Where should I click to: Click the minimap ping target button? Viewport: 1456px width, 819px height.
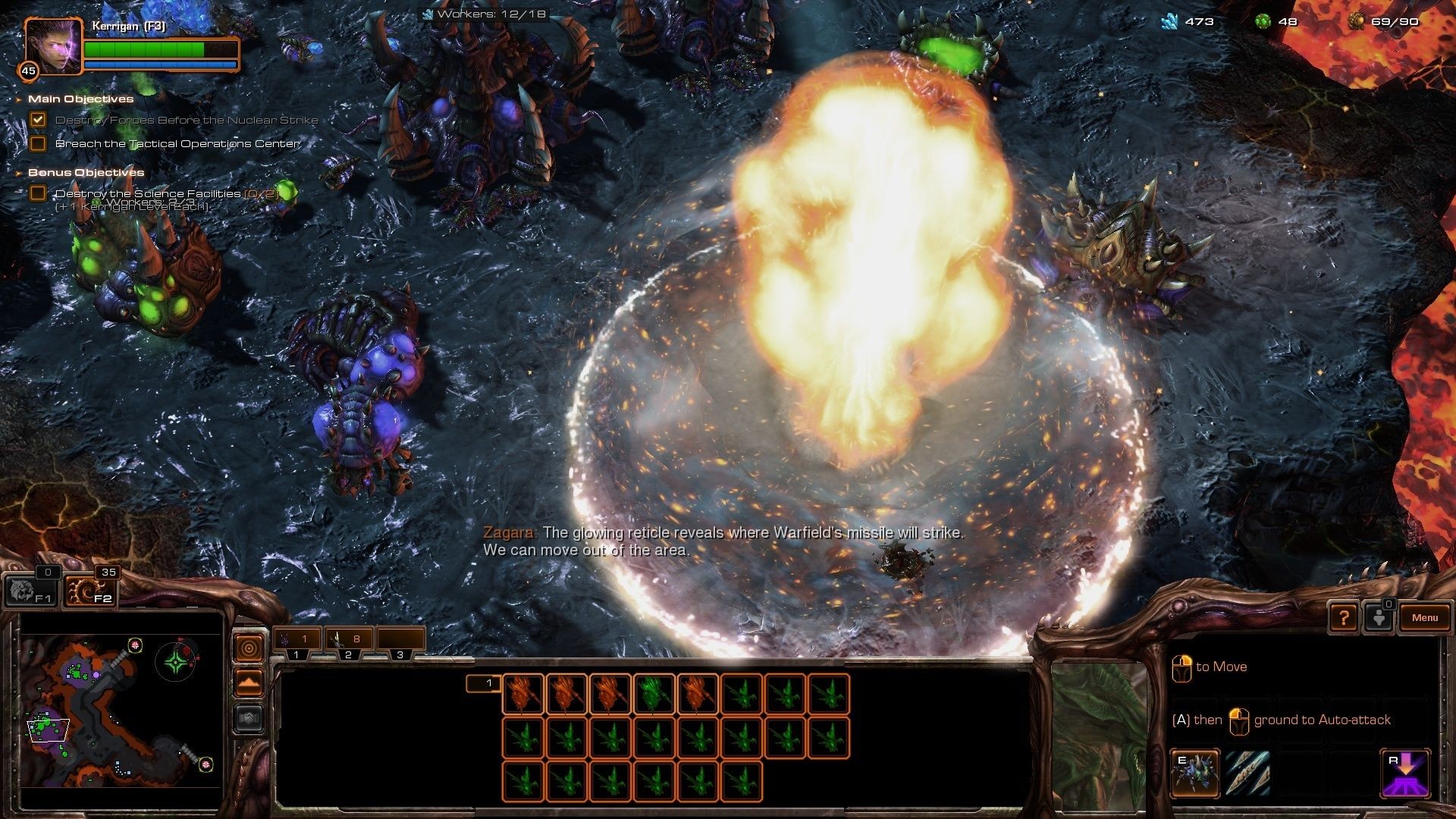point(249,648)
